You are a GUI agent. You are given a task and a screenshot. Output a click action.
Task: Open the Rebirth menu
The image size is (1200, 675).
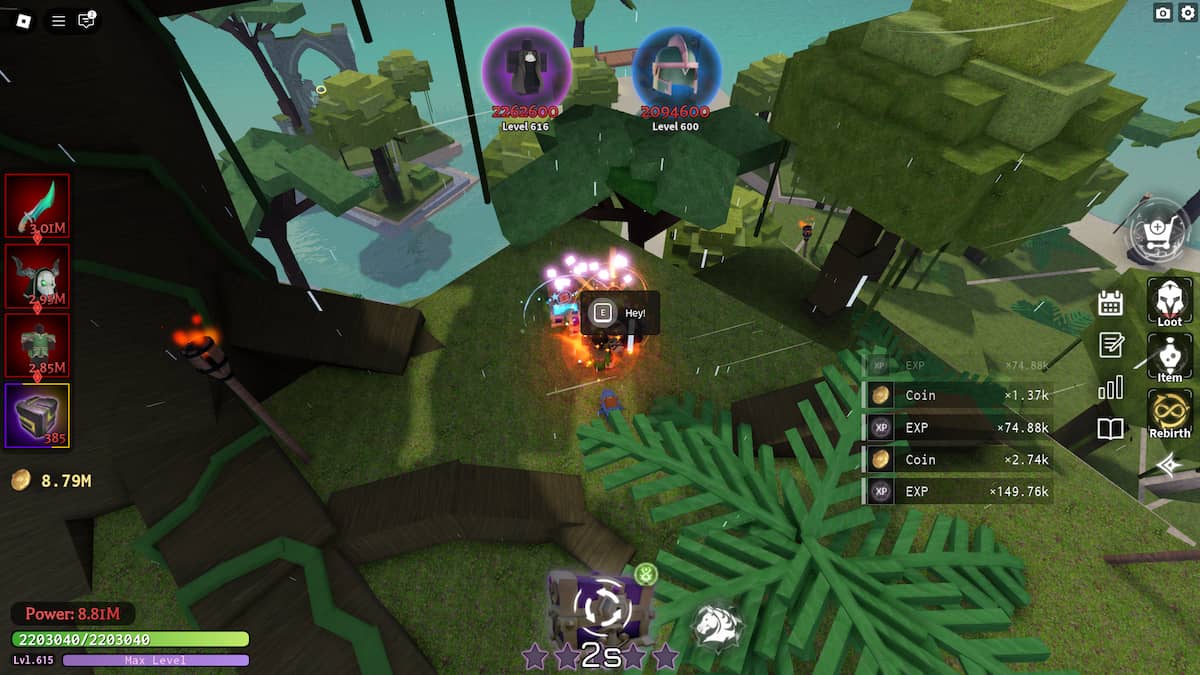click(x=1169, y=414)
